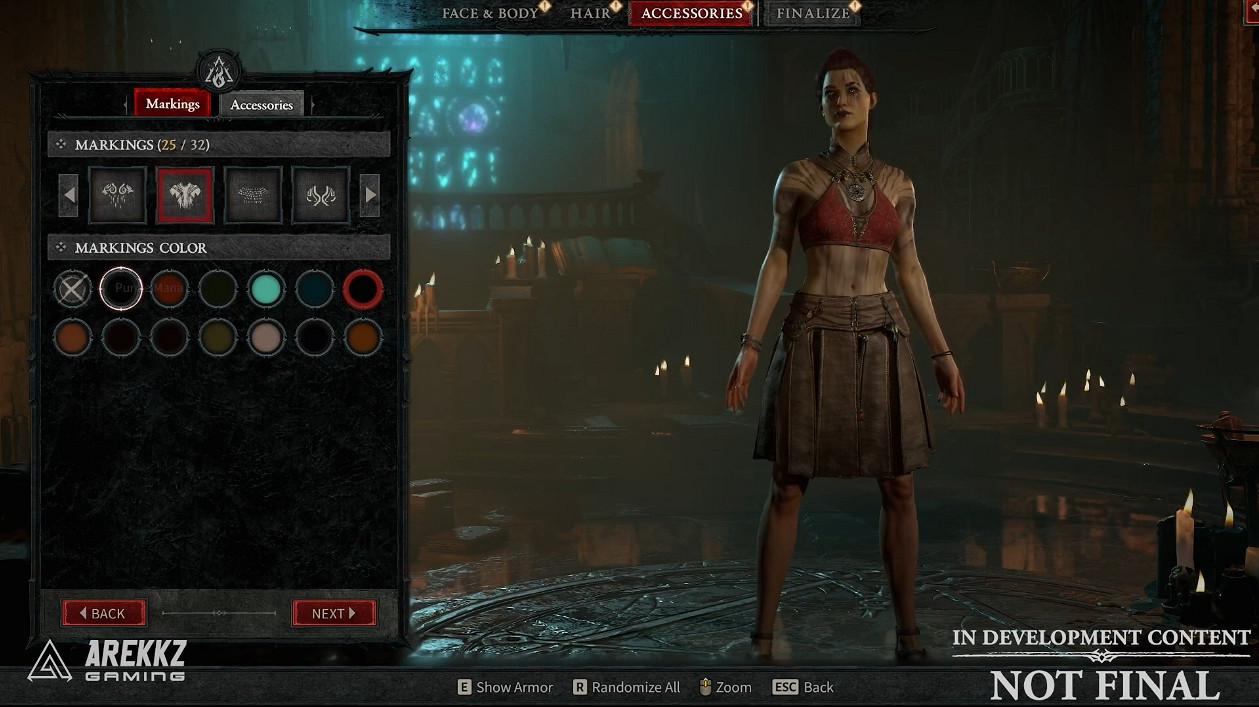Screen dimensions: 1259x707
Task: Pick the twin swirl marking pattern
Action: [x=321, y=195]
